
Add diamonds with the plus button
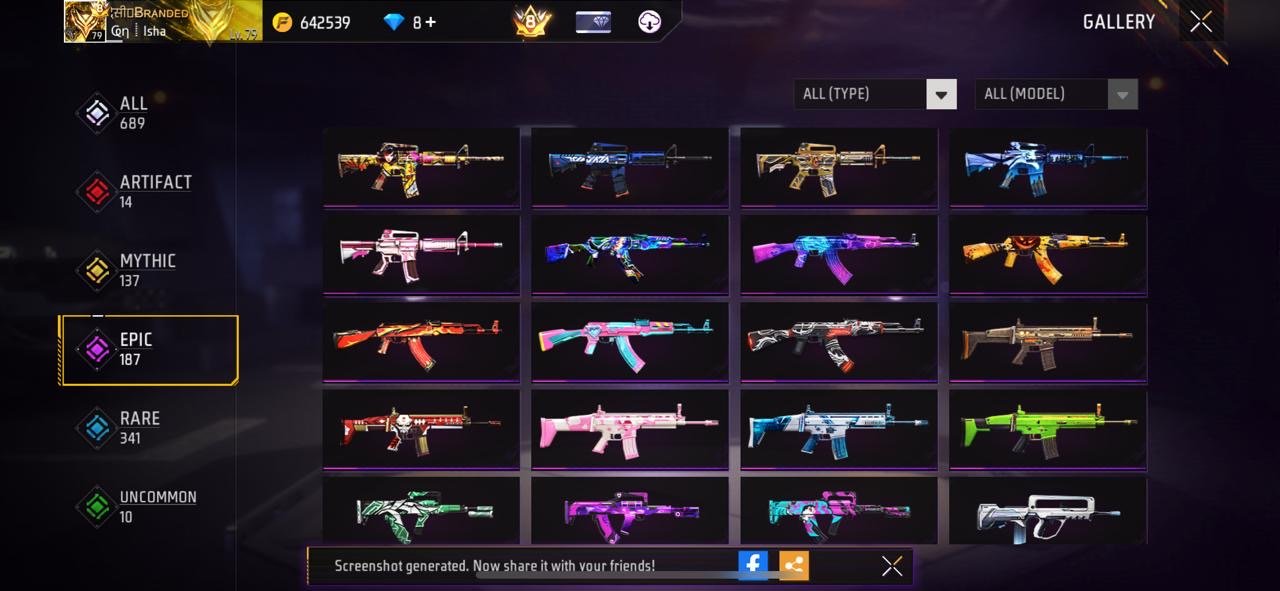430,22
